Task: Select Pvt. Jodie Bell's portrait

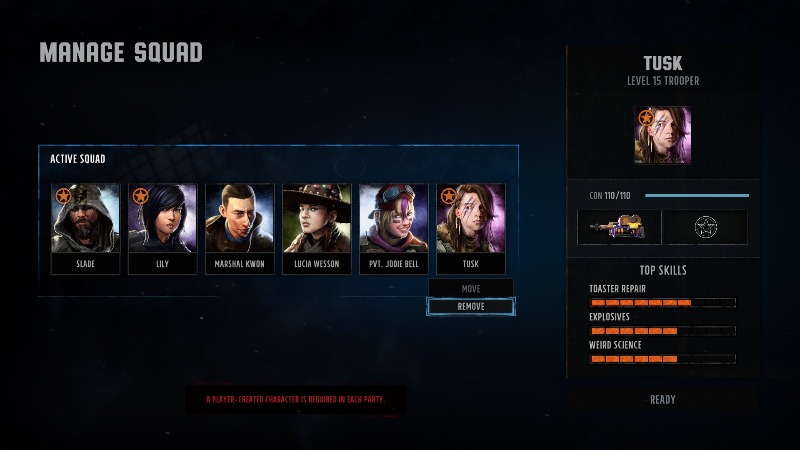Action: pyautogui.click(x=394, y=228)
